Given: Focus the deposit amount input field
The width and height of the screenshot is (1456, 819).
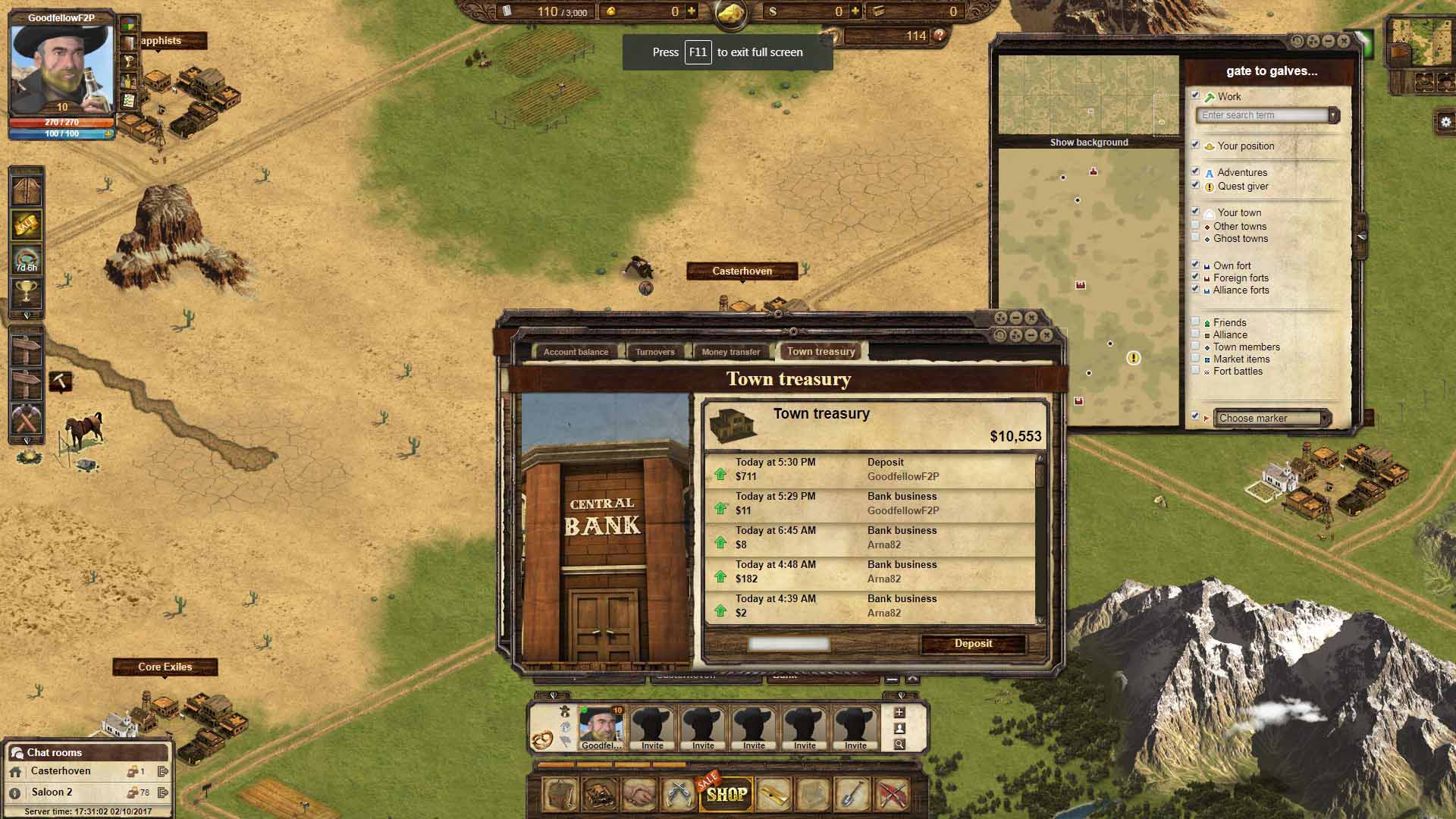Looking at the screenshot, I should tap(789, 645).
